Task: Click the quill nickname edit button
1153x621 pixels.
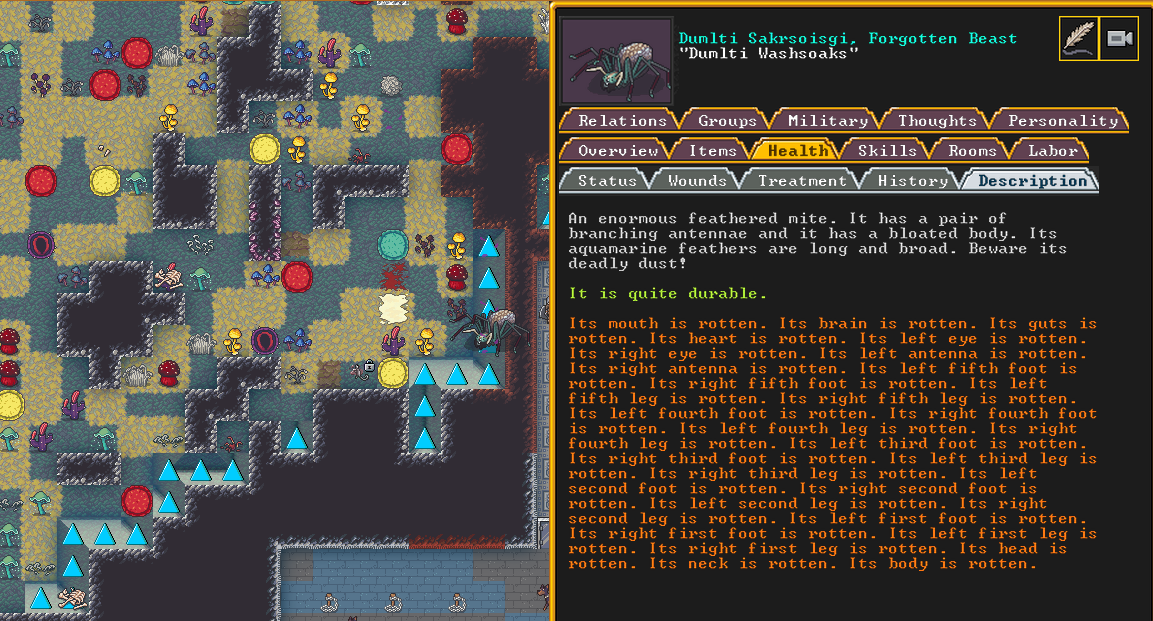Action: 1079,39
